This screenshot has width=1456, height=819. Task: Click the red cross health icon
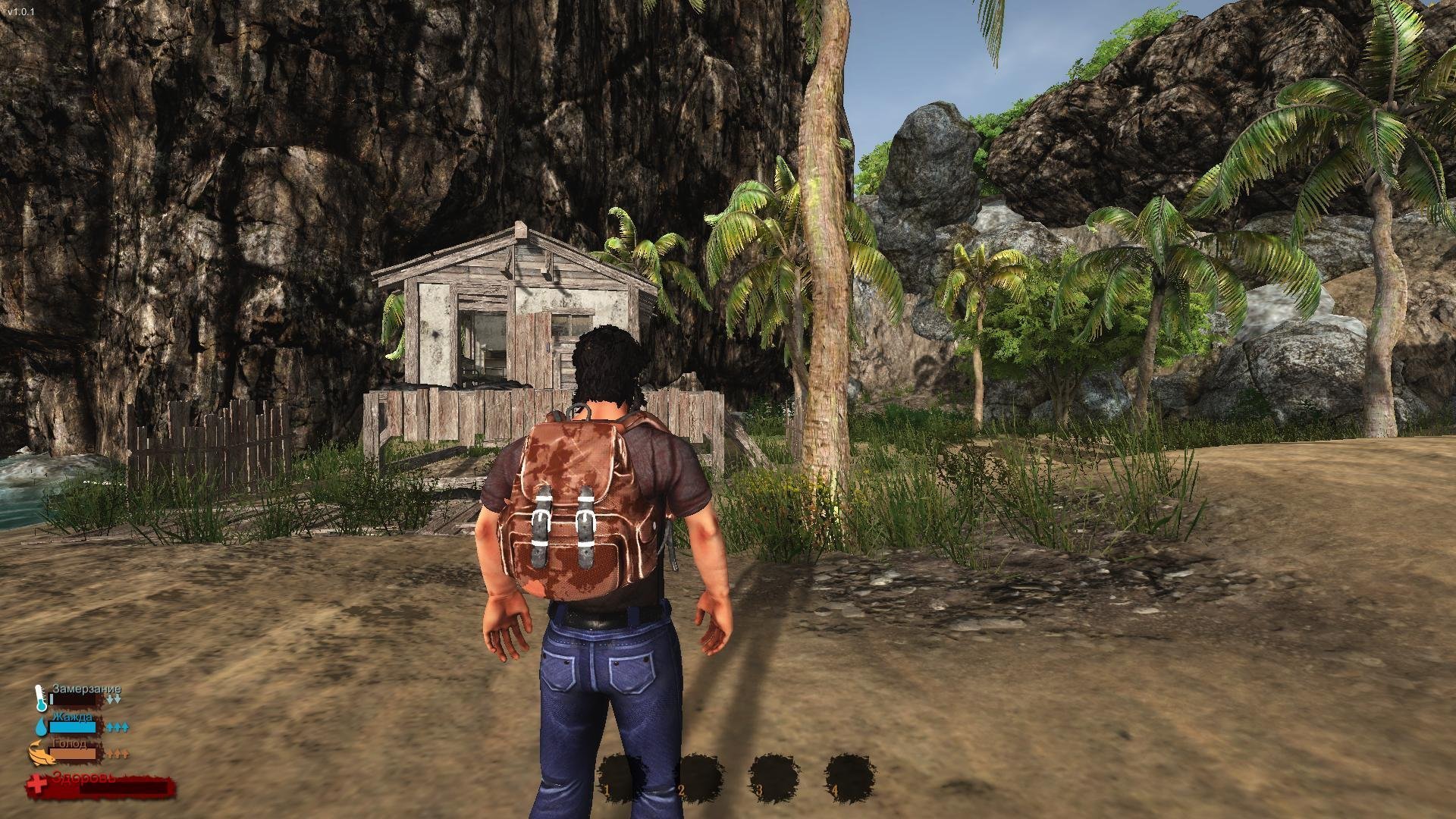36,786
